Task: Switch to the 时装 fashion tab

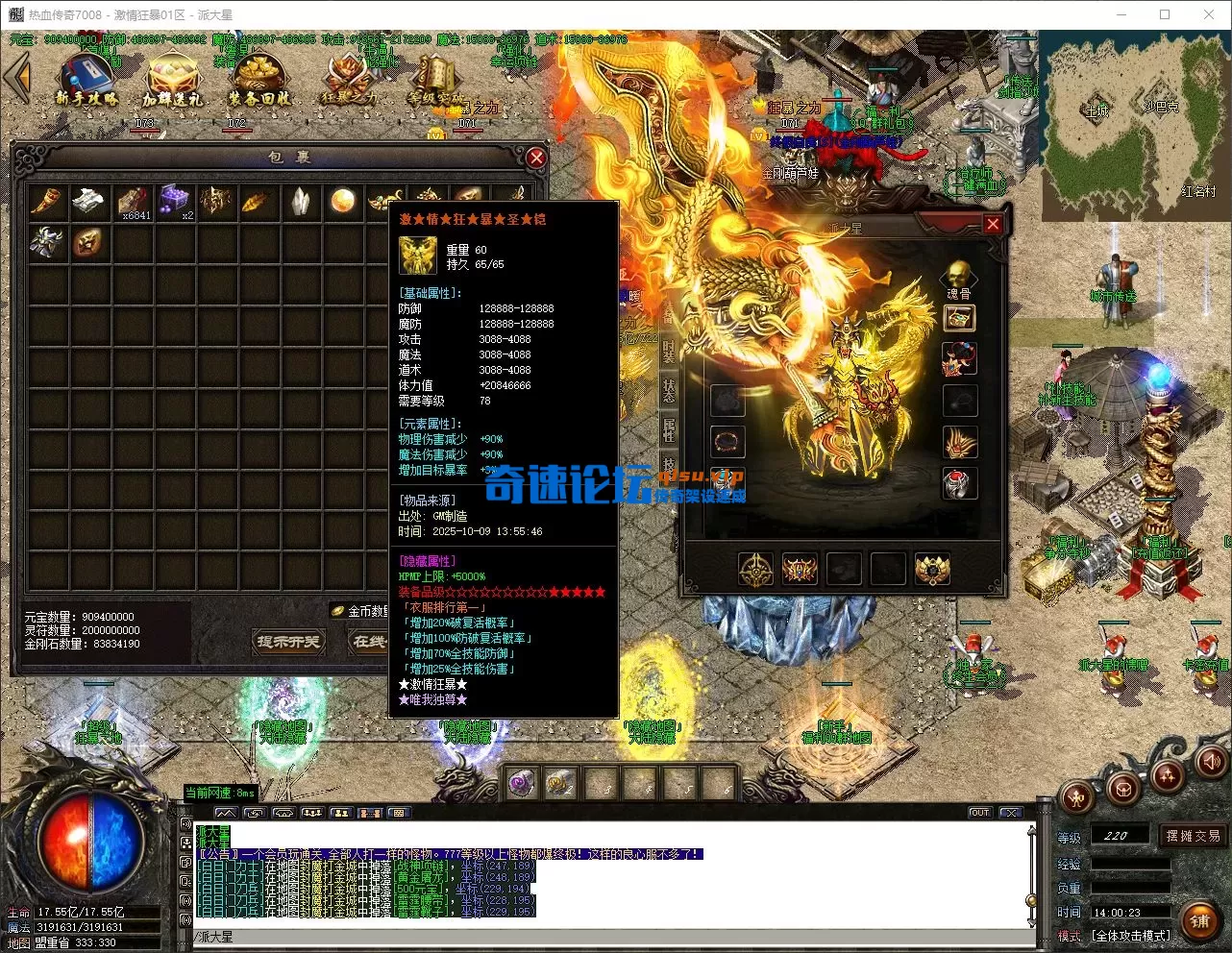Action: [x=669, y=353]
